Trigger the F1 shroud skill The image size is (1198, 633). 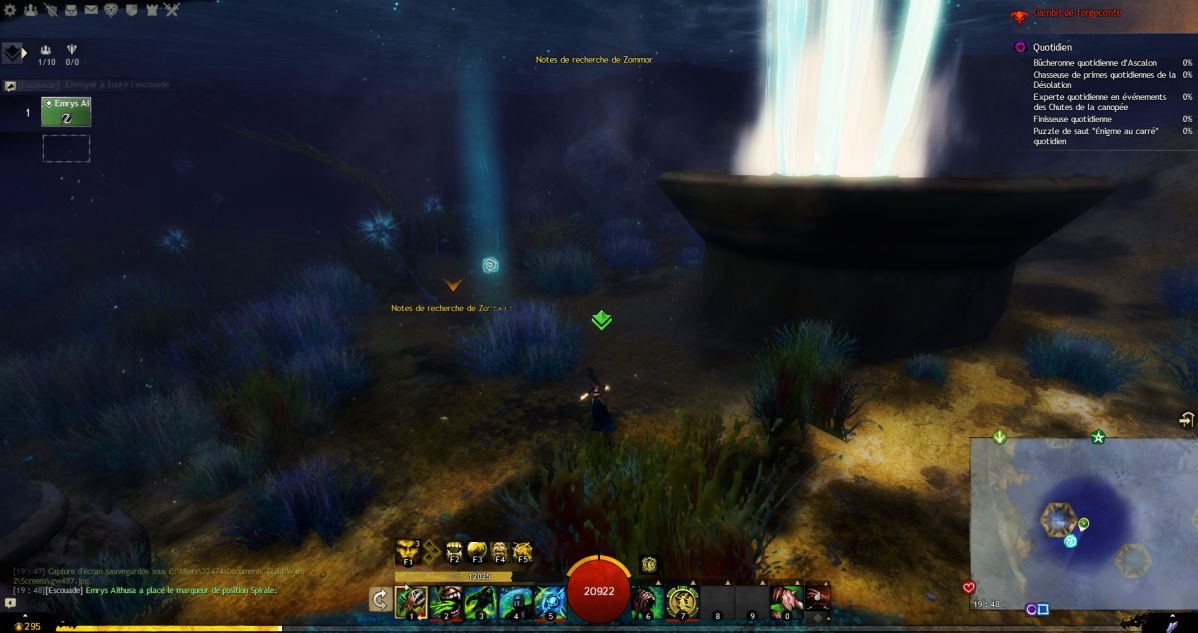[408, 552]
